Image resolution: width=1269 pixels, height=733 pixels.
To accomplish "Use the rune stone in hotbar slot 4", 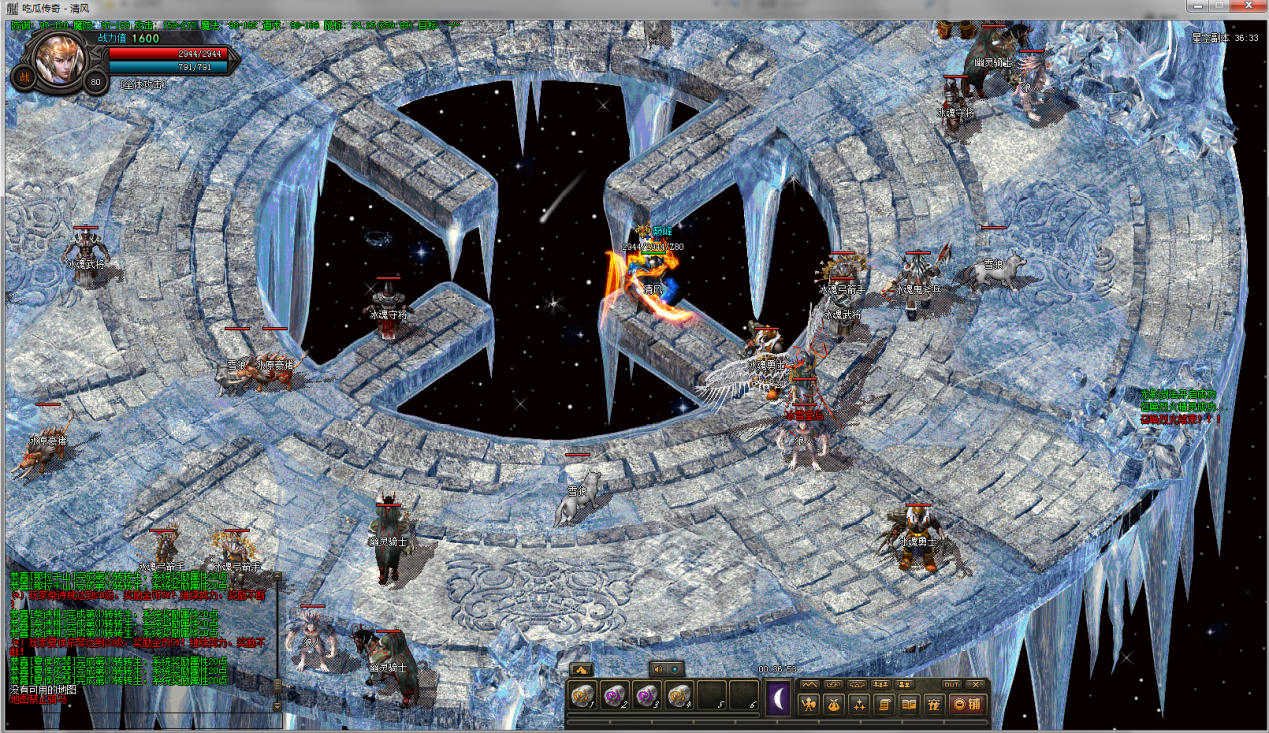I will pos(679,696).
